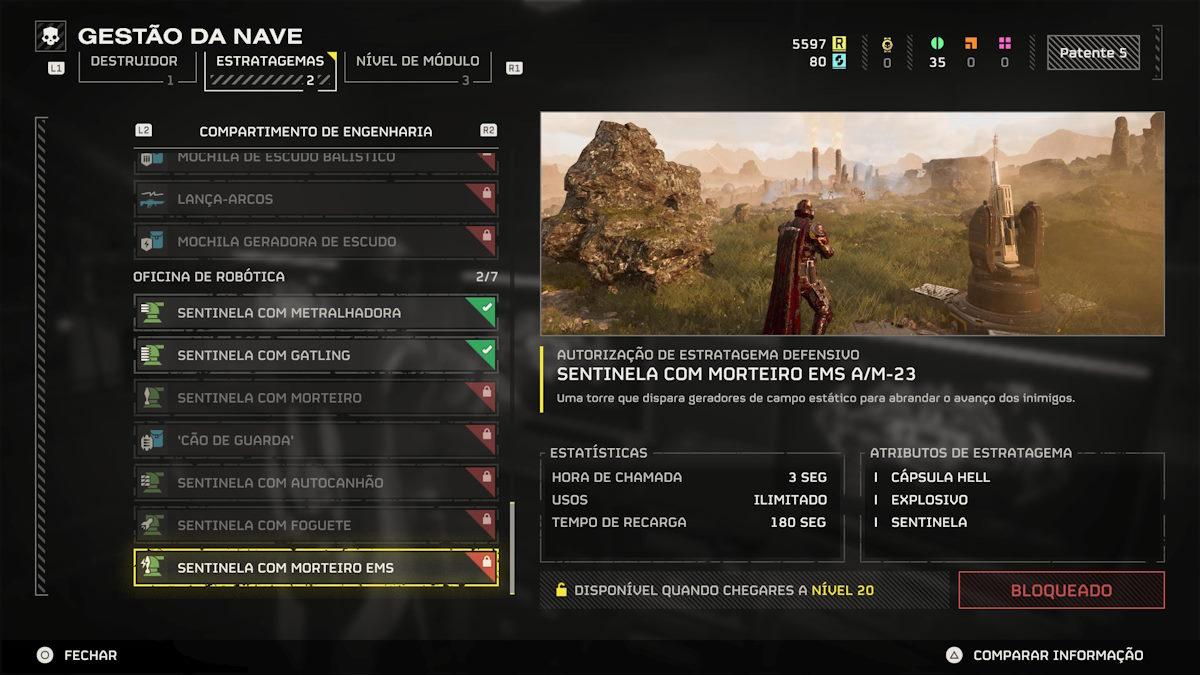
Task: Pick Sentinela com Metralhadora from the list
Action: (x=315, y=313)
